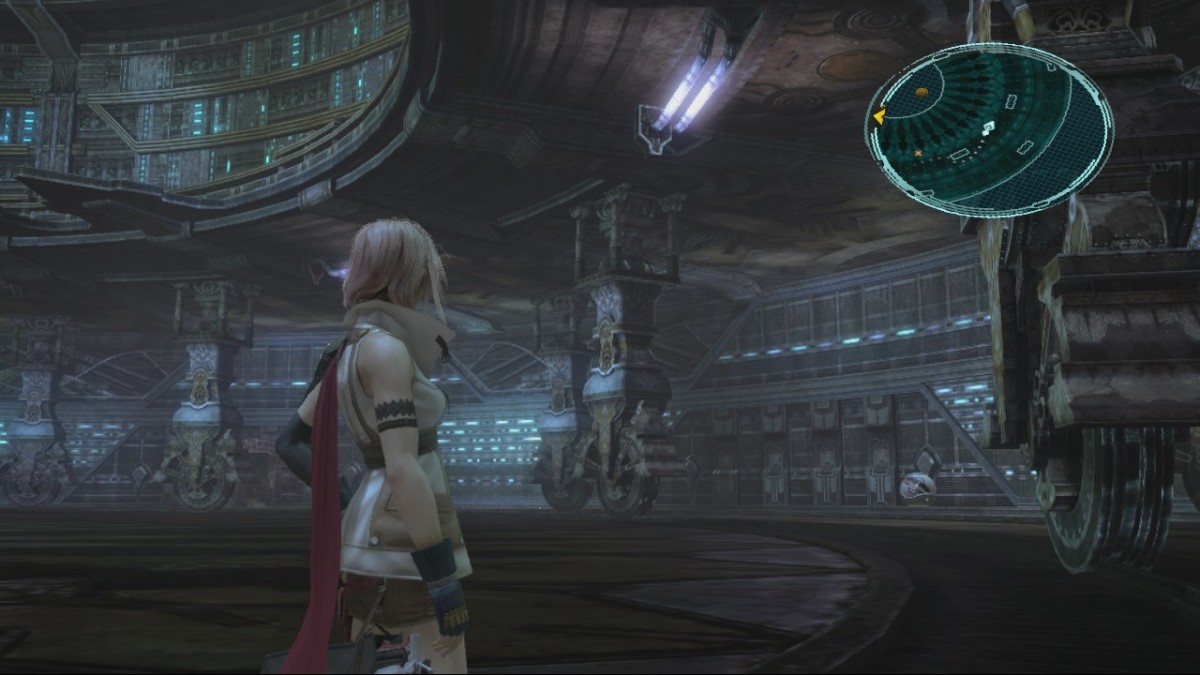Image resolution: width=1200 pixels, height=675 pixels.
Task: Open the circular minimap
Action: click(x=989, y=130)
